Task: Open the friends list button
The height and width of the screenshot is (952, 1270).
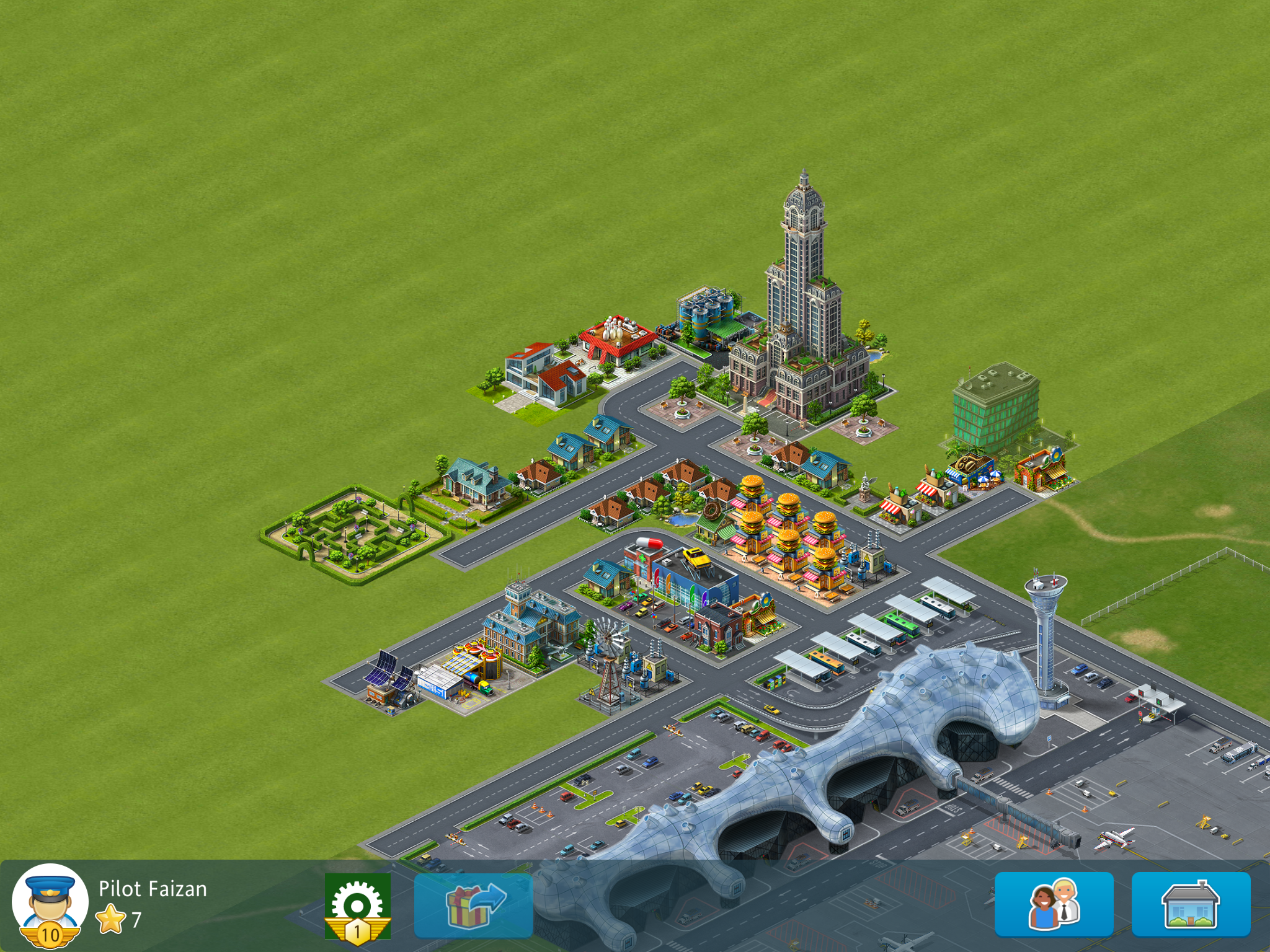Action: [x=1054, y=904]
